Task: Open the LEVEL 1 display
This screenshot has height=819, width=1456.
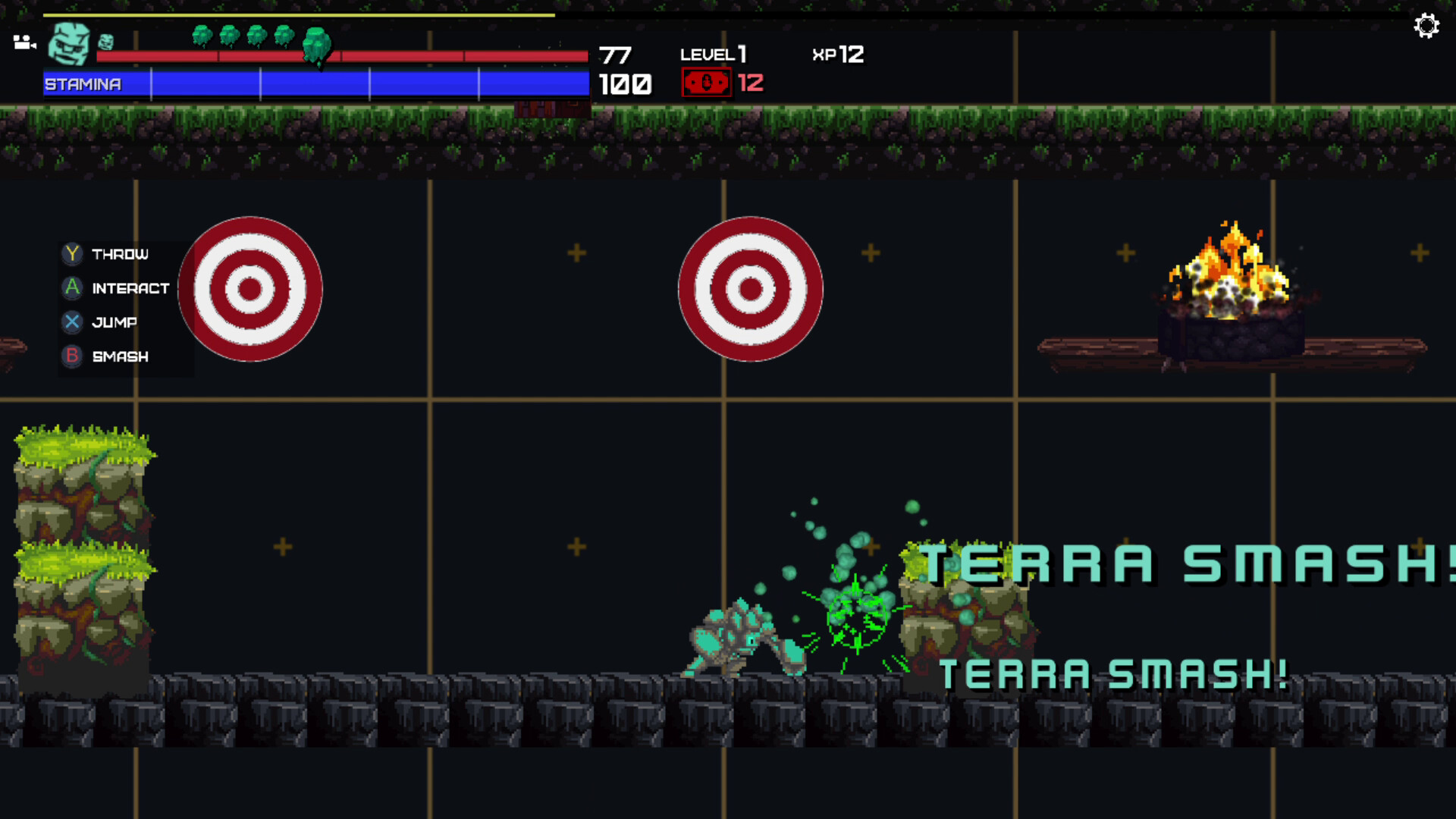Action: (713, 55)
